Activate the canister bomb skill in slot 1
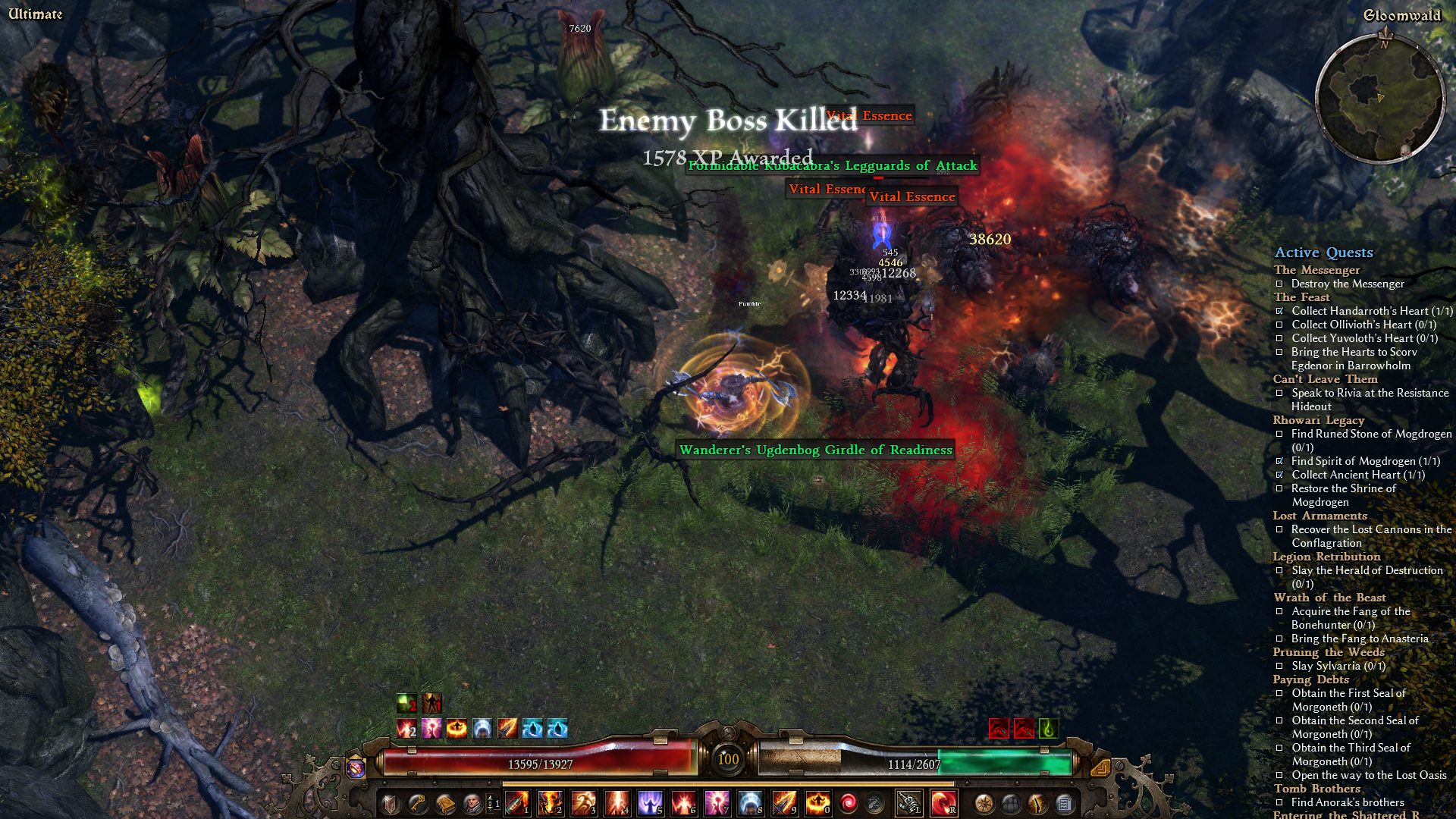The image size is (1456, 819). pyautogui.click(x=517, y=802)
